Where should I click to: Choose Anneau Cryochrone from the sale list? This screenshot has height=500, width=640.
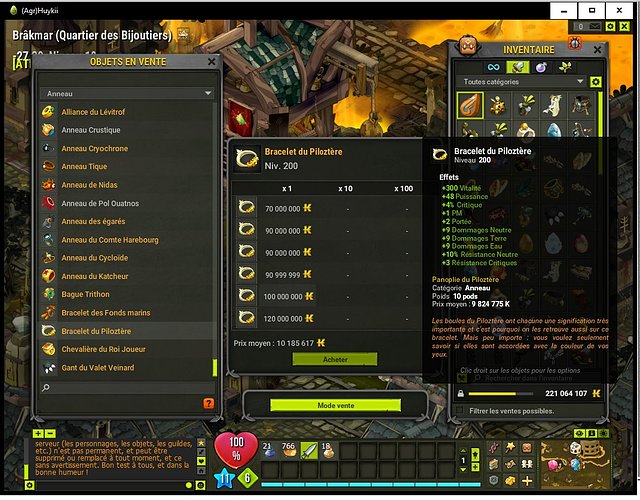[x=94, y=148]
